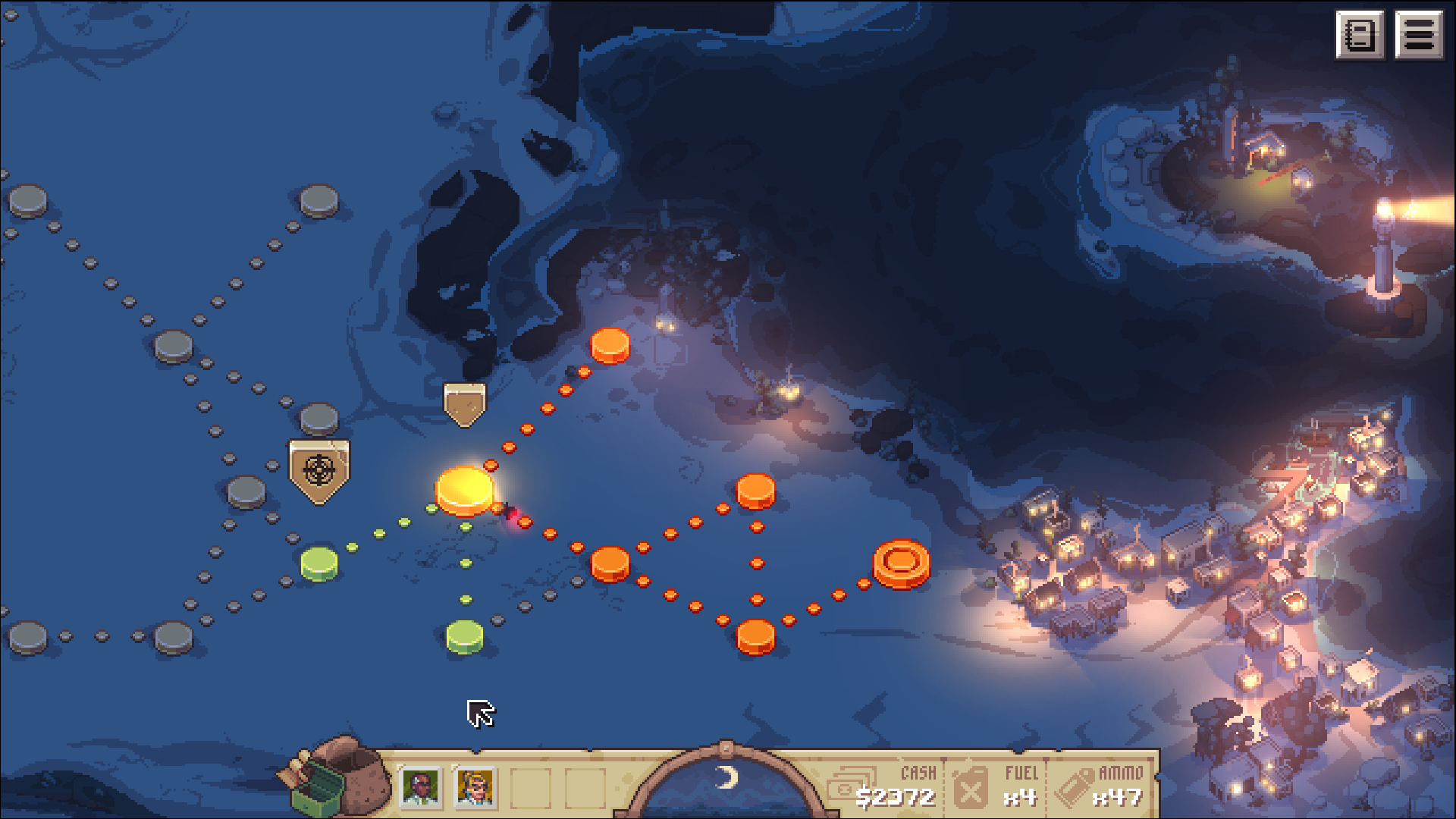Select the blonde character with sunglasses portrait

click(475, 787)
